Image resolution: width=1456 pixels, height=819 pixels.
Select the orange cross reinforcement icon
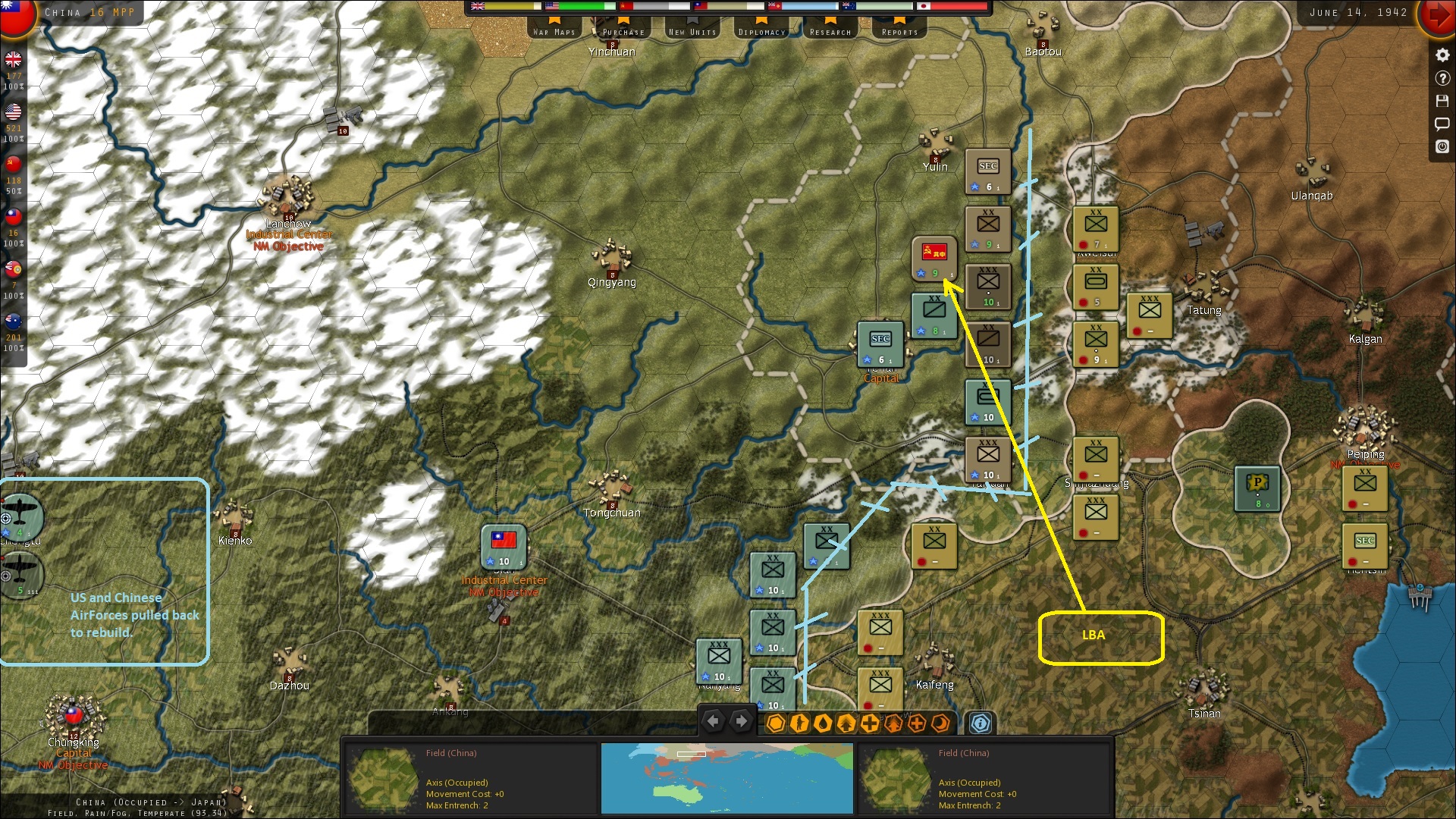pos(916,723)
